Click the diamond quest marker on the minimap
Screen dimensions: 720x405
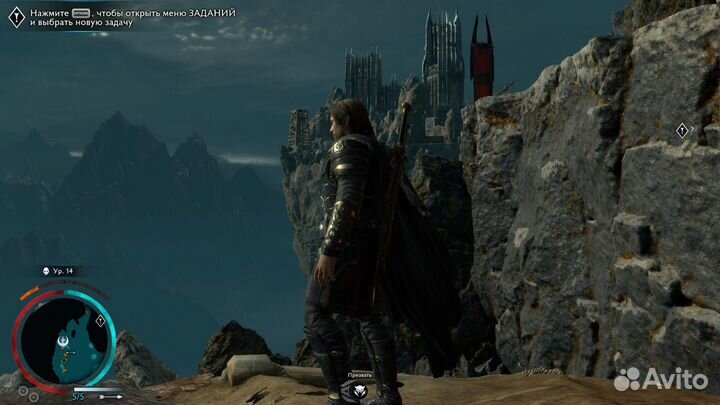point(100,322)
